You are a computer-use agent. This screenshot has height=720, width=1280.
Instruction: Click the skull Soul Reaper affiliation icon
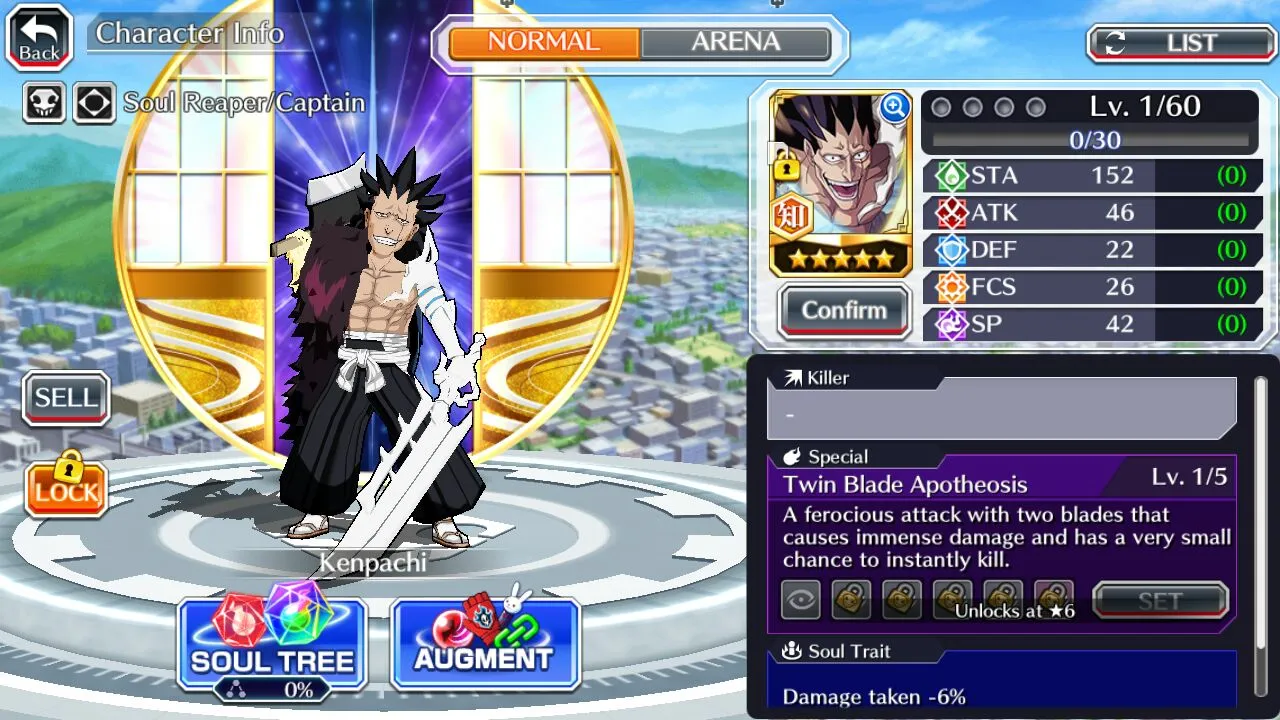[x=45, y=102]
